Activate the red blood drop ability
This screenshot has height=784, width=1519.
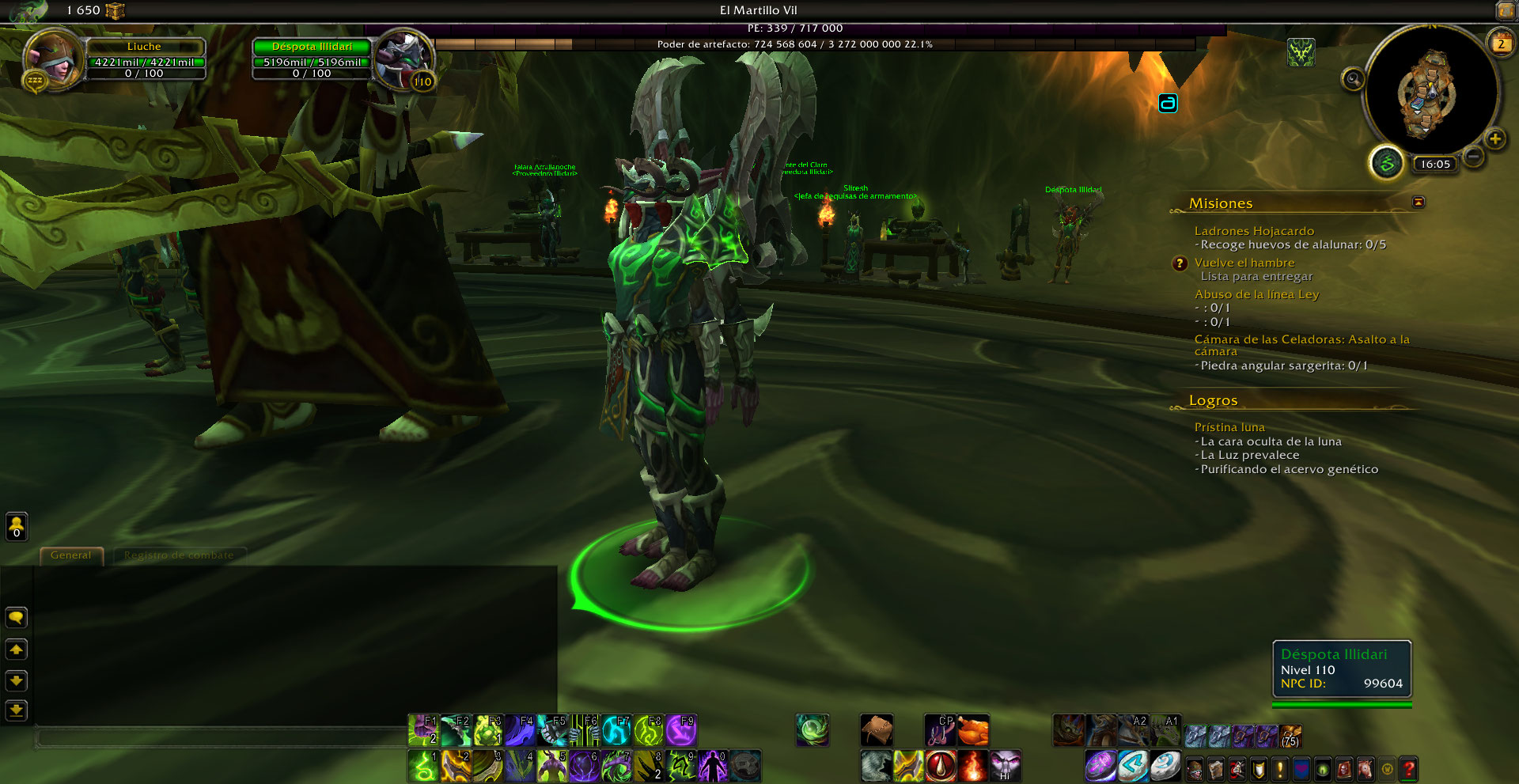[941, 766]
